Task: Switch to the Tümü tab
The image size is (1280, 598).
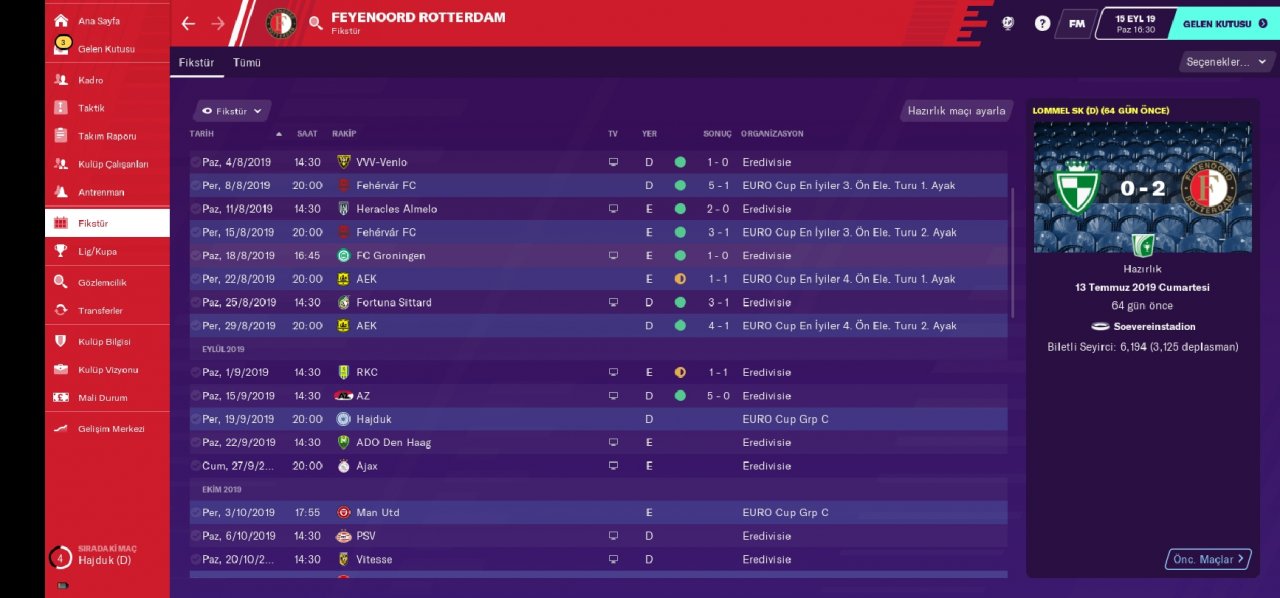Action: (247, 62)
